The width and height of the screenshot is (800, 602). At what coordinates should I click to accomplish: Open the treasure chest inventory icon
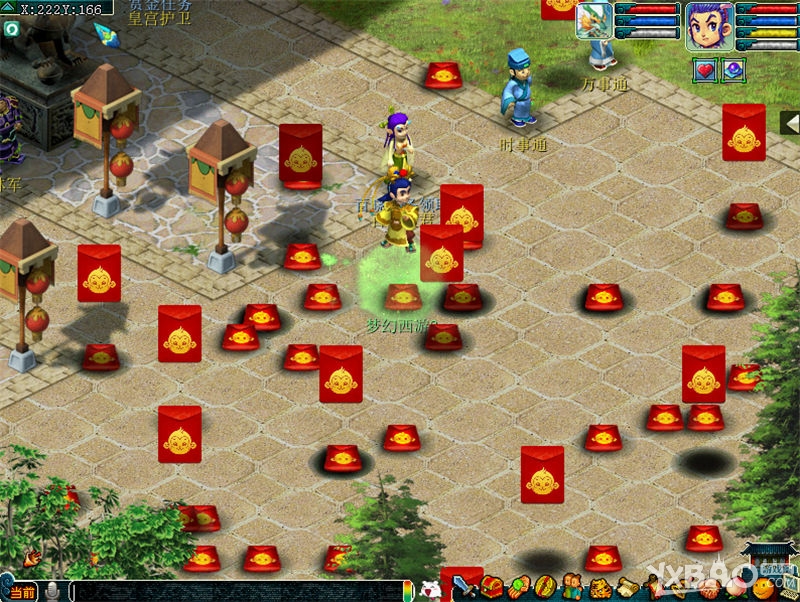click(x=492, y=588)
